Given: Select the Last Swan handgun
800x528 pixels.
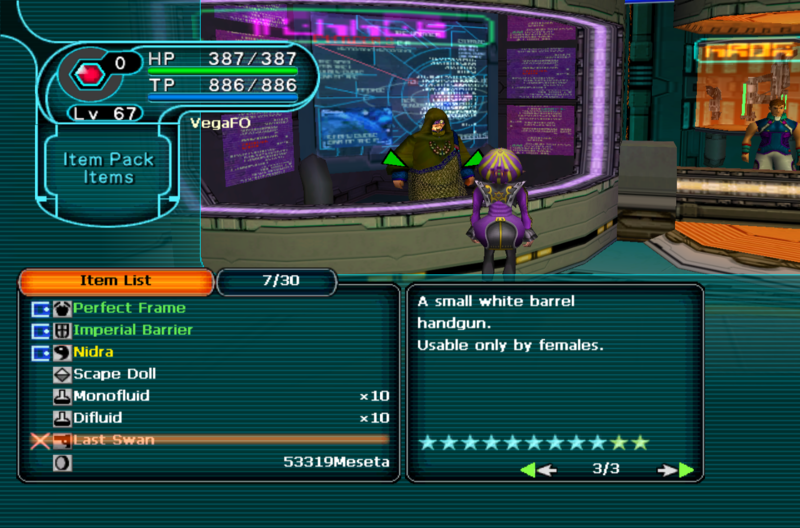Looking at the screenshot, I should click(114, 440).
